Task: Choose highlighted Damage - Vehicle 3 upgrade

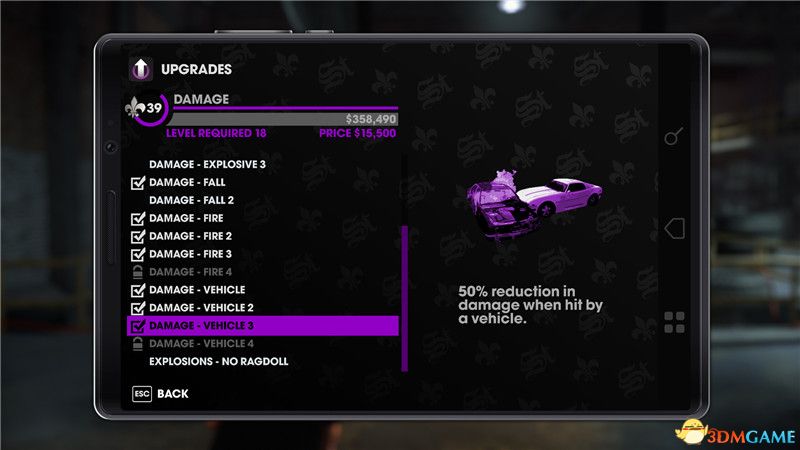Action: [262, 326]
